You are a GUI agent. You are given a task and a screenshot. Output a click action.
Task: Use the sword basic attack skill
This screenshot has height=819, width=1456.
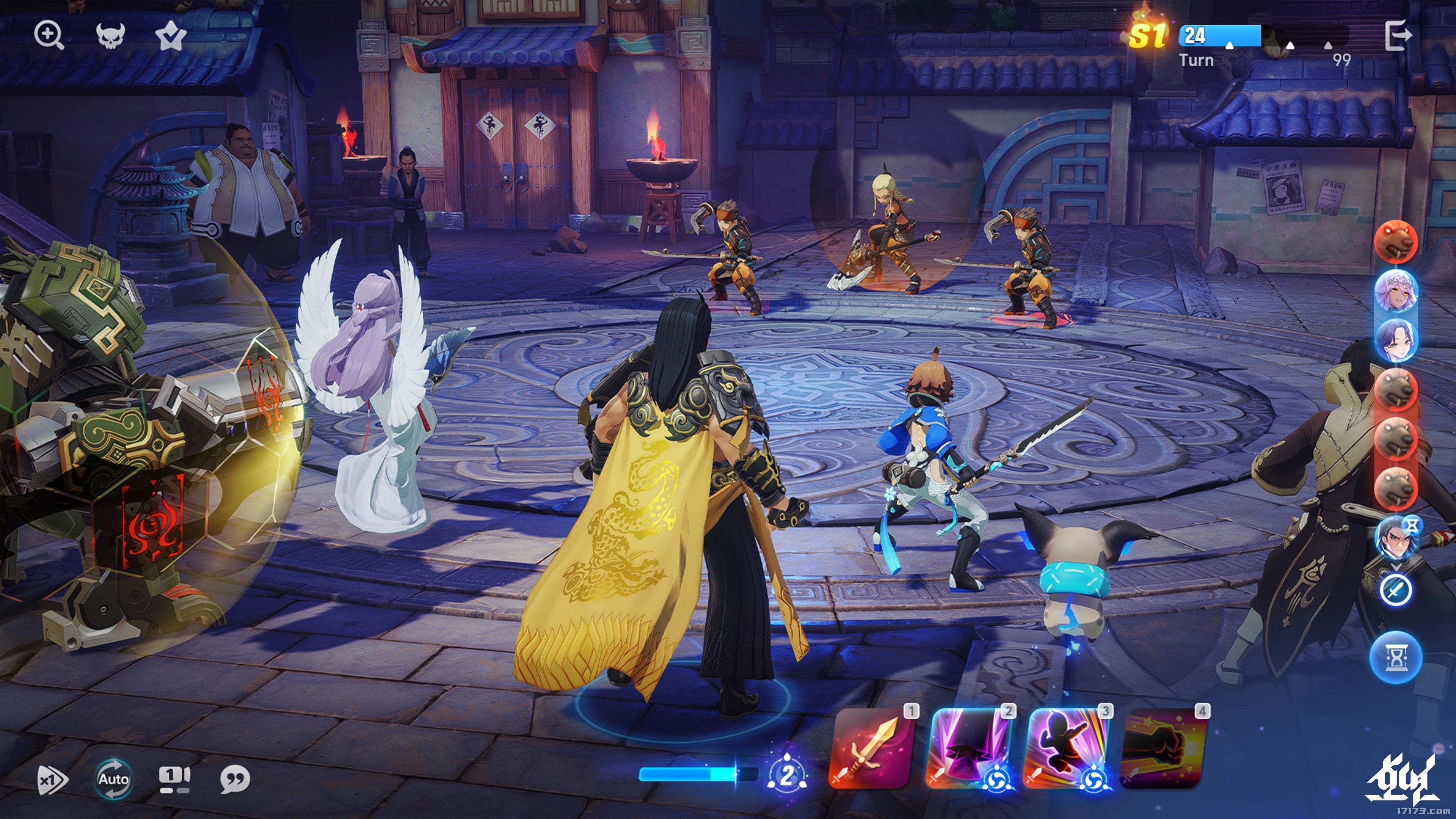[x=871, y=748]
